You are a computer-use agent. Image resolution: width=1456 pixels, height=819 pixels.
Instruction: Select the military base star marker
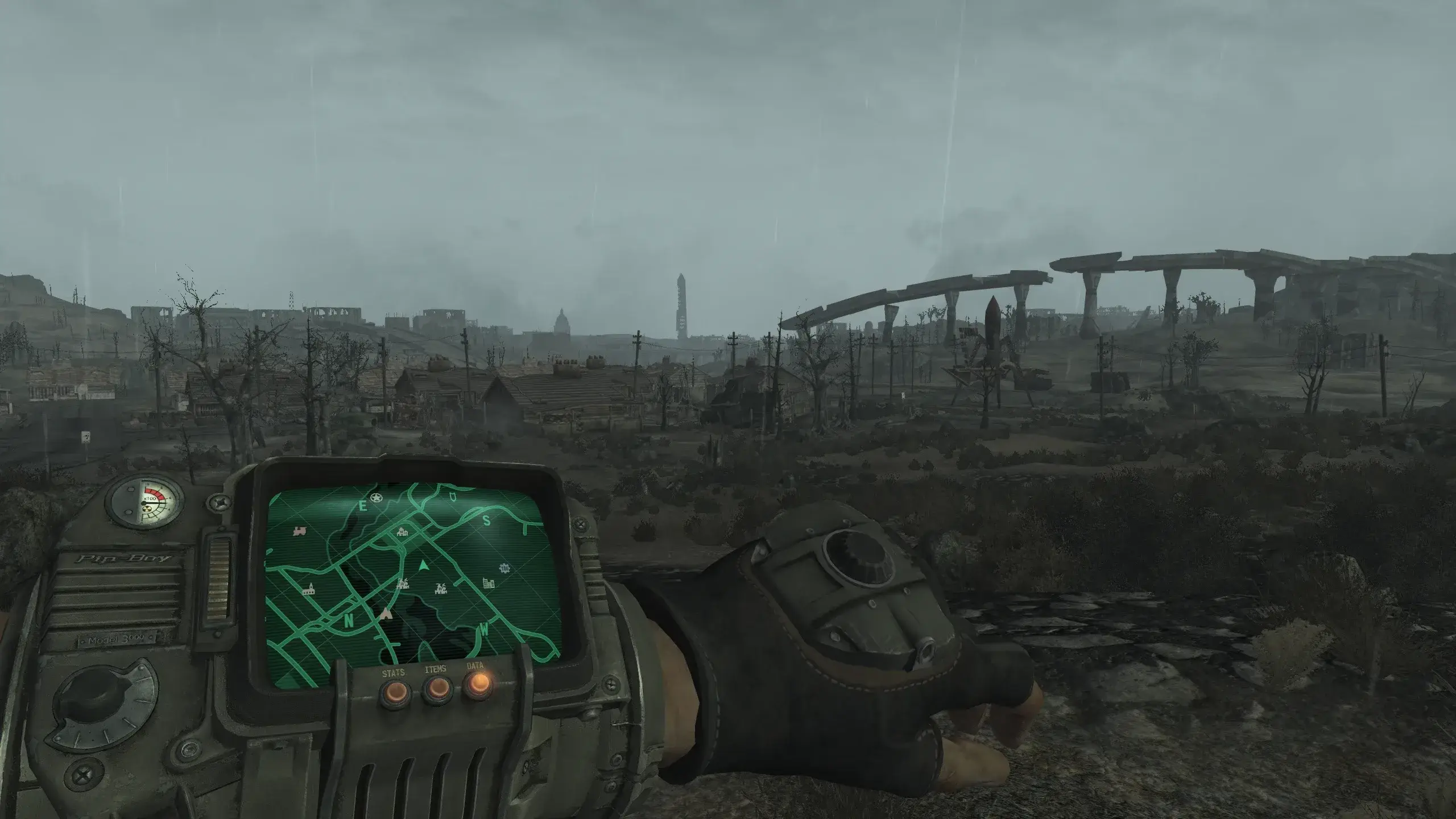pyautogui.click(x=376, y=498)
